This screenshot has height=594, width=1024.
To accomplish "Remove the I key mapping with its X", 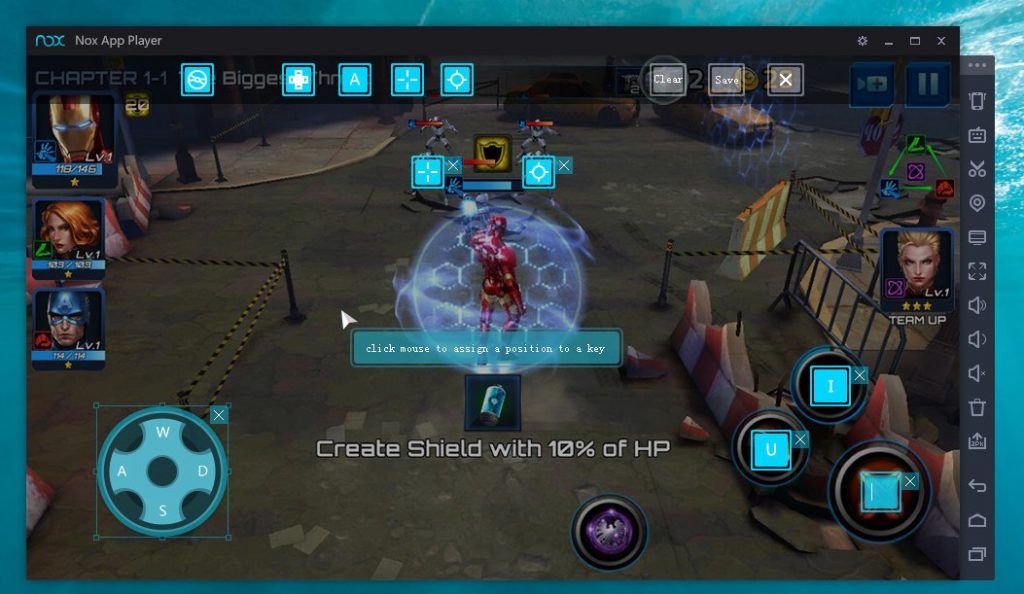I will pyautogui.click(x=859, y=375).
